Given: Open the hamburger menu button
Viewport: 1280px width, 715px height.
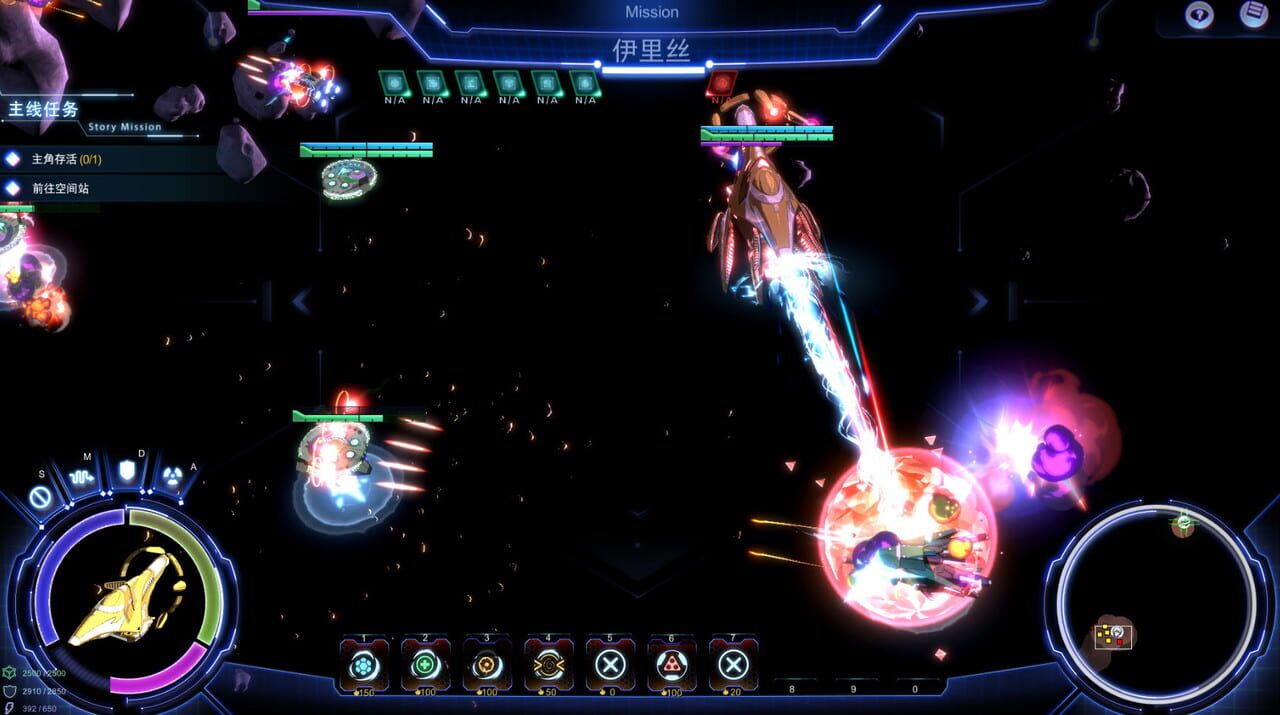Looking at the screenshot, I should 1254,14.
